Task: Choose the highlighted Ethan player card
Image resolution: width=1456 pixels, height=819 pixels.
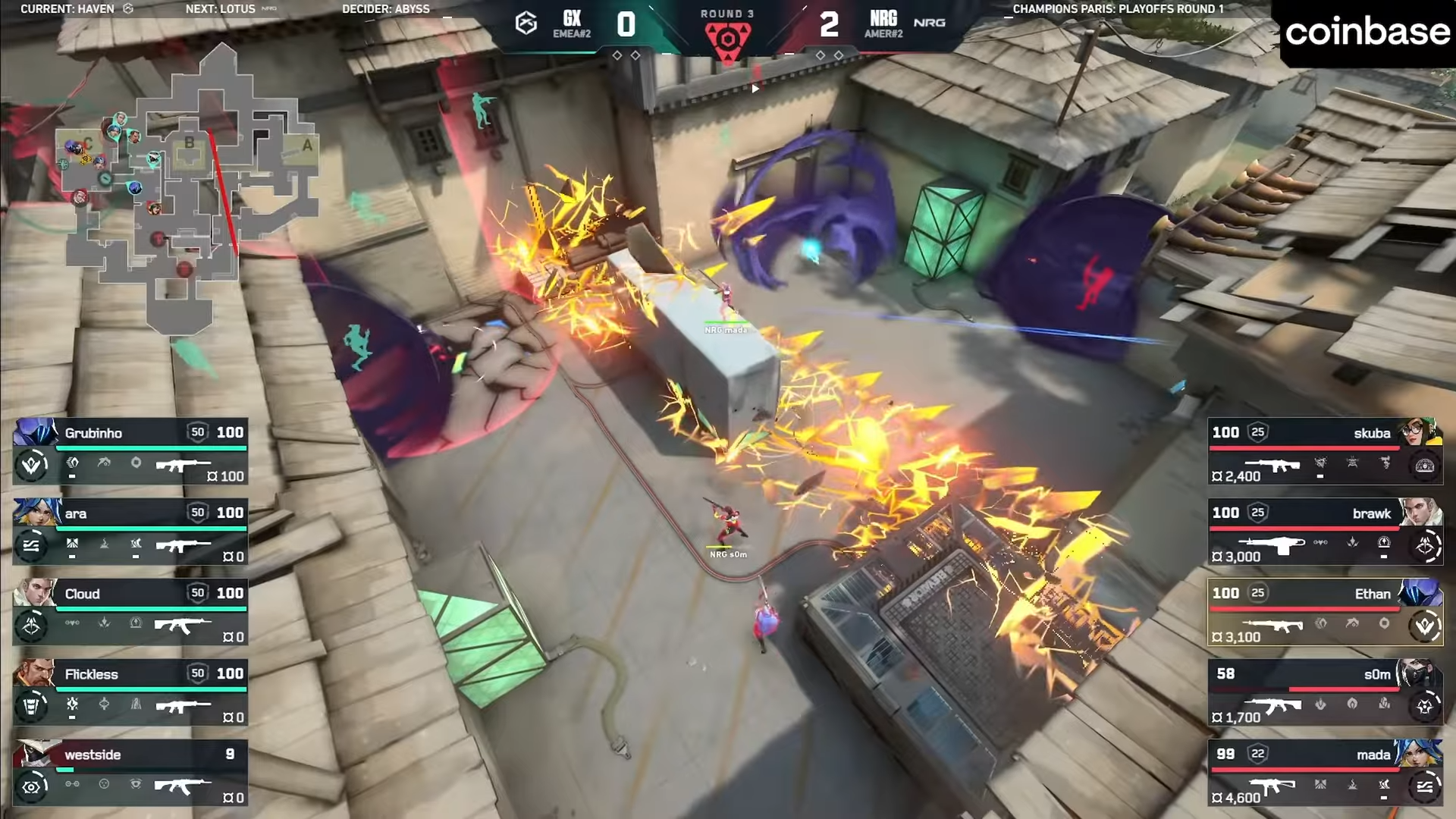Action: coord(1324,612)
